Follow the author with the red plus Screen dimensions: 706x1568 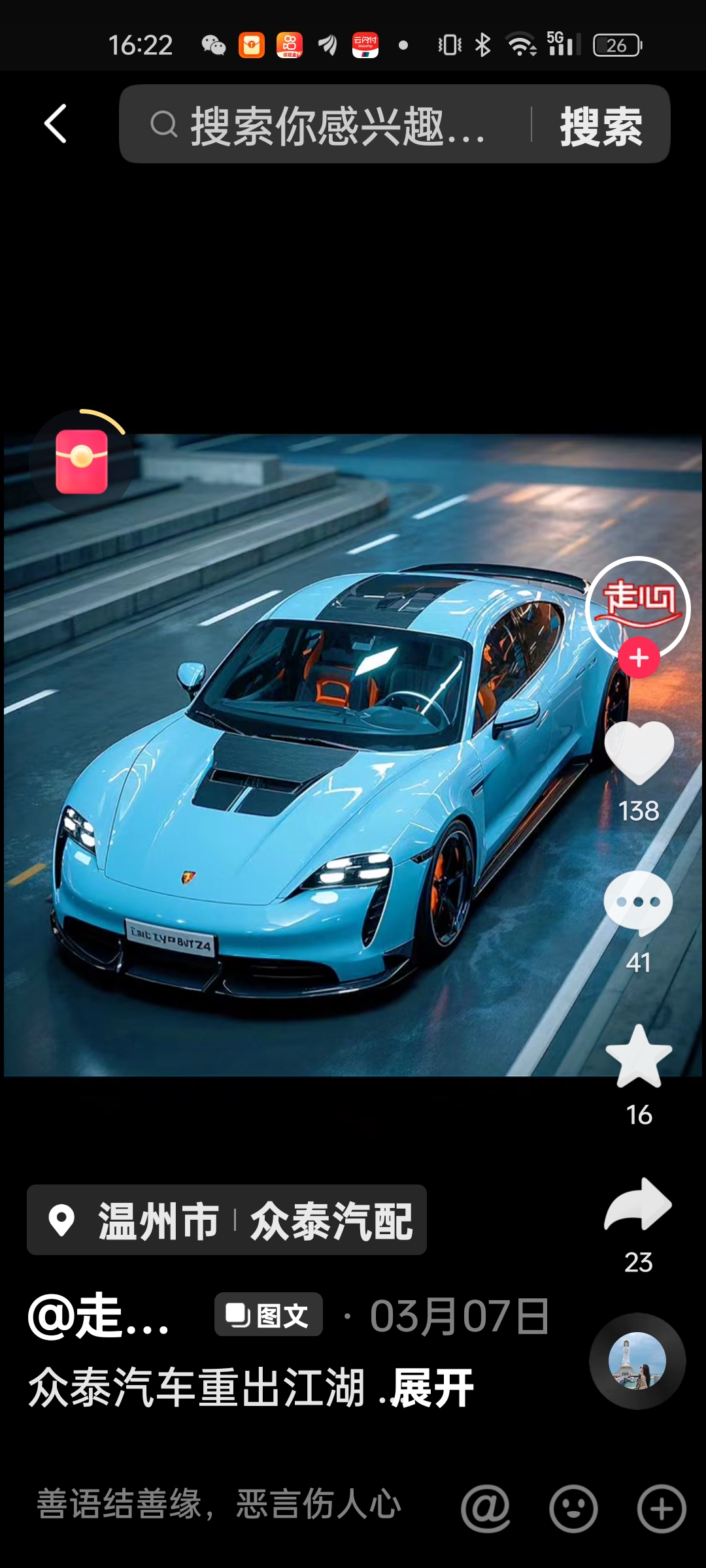(639, 657)
